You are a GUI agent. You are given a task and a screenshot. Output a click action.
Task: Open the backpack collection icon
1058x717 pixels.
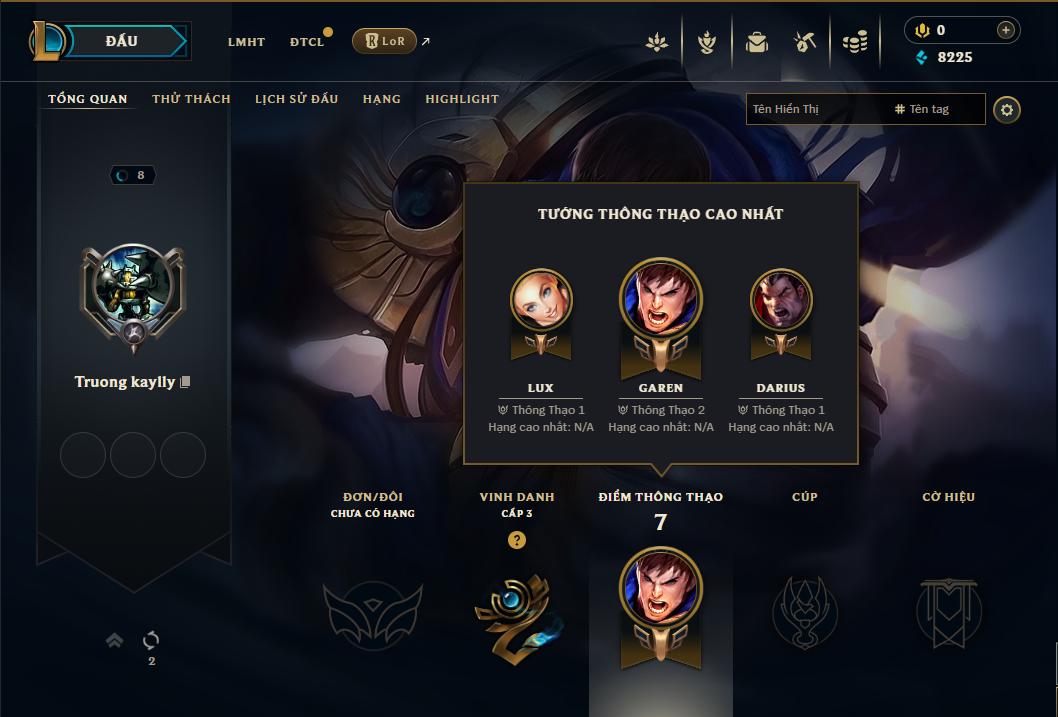point(756,42)
